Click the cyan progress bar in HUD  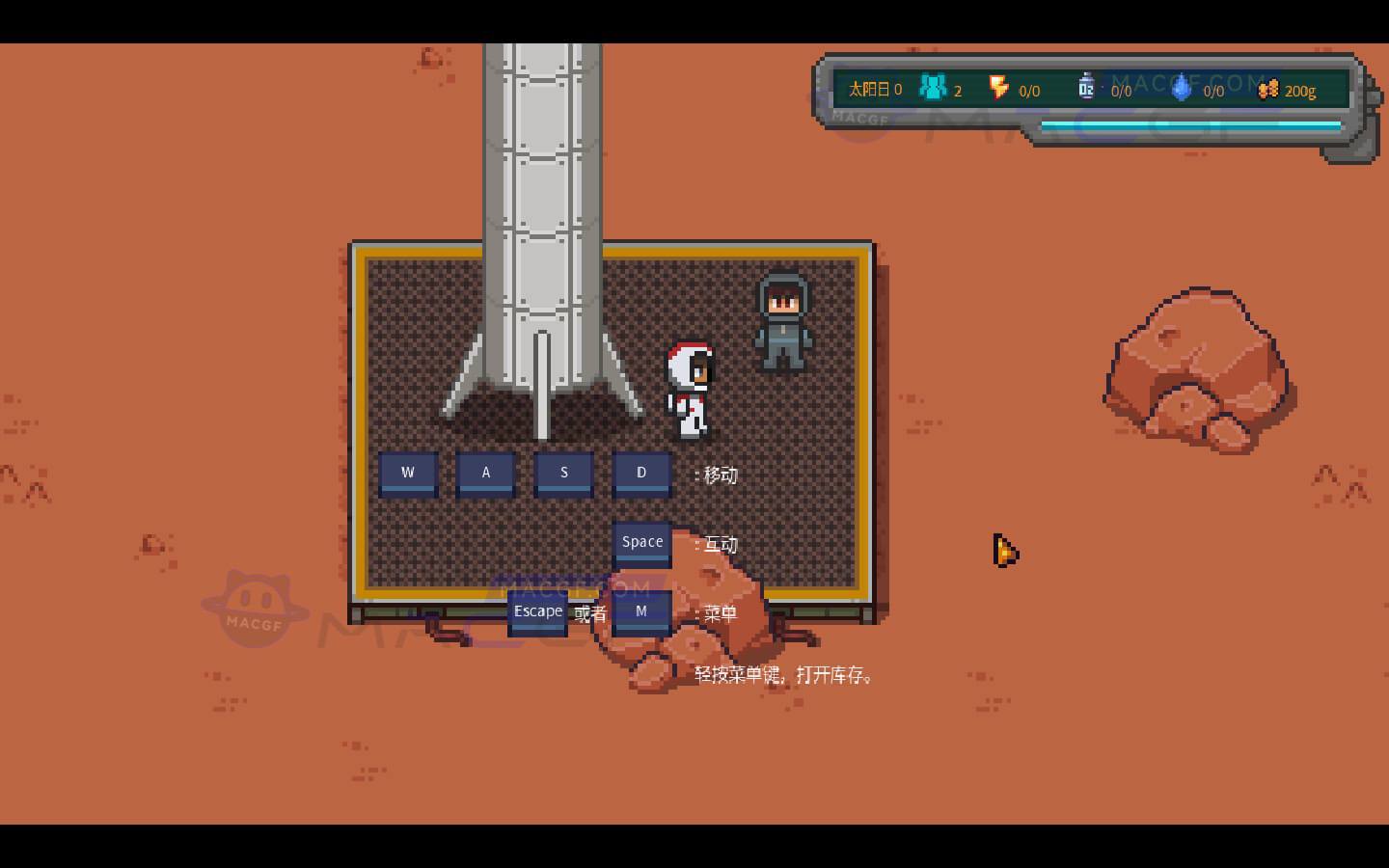(1191, 124)
